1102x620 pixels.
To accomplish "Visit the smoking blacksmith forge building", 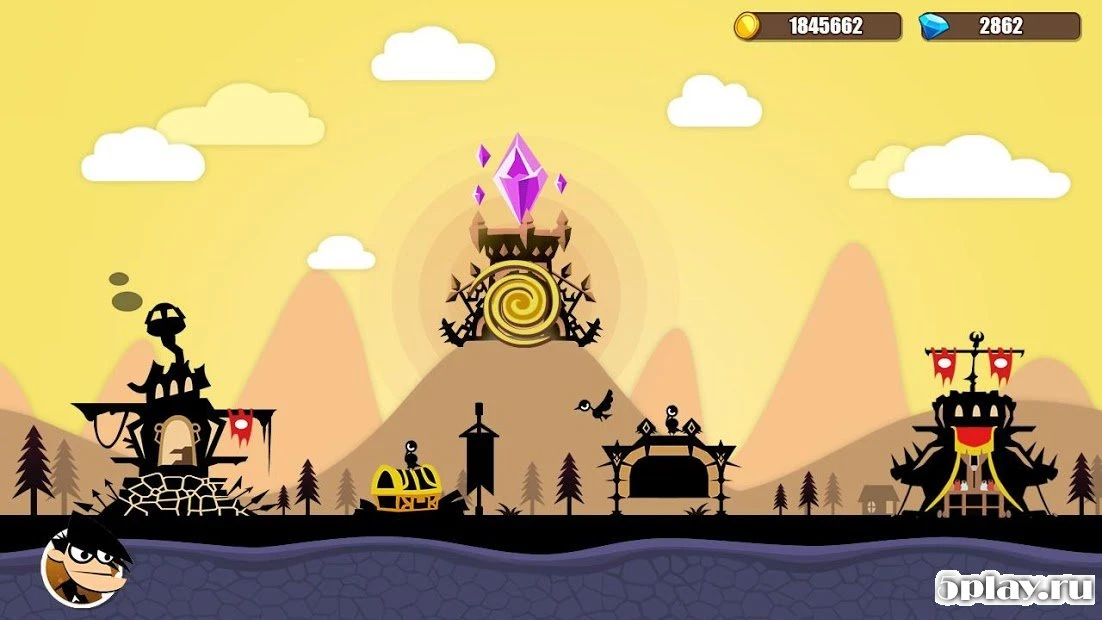I will pos(170,430).
